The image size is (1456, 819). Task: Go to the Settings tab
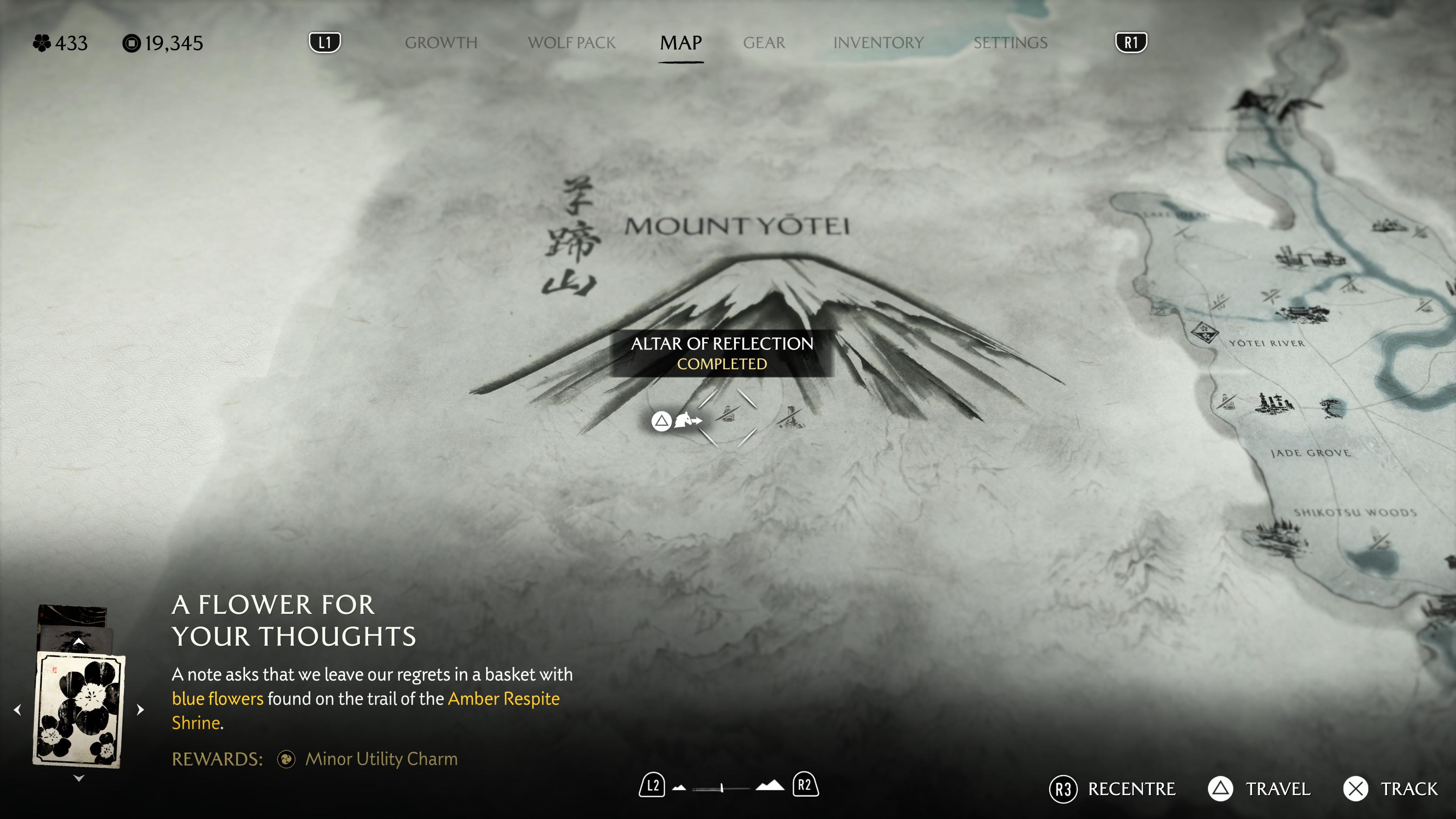[x=1010, y=43]
